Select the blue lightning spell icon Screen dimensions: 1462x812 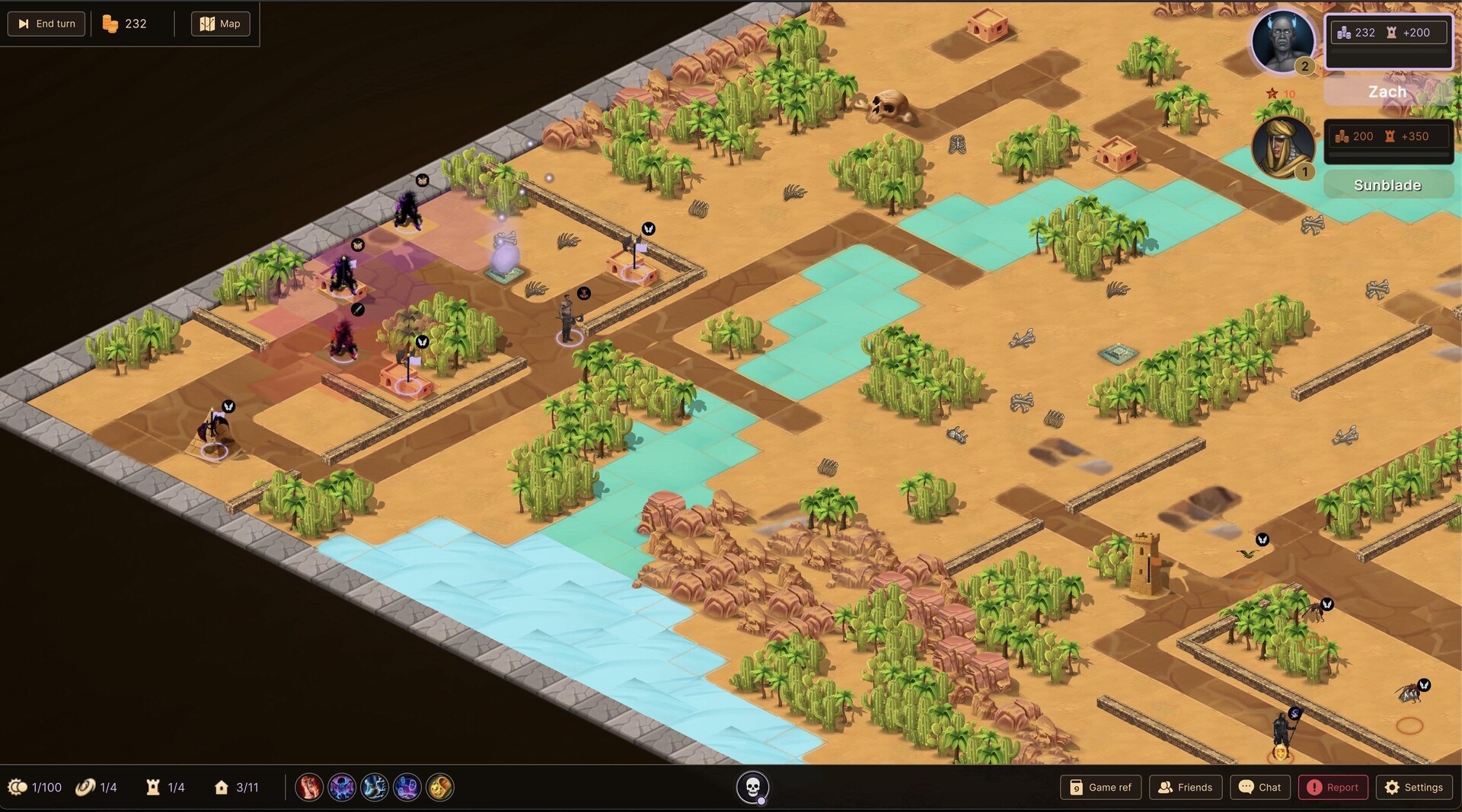375,788
